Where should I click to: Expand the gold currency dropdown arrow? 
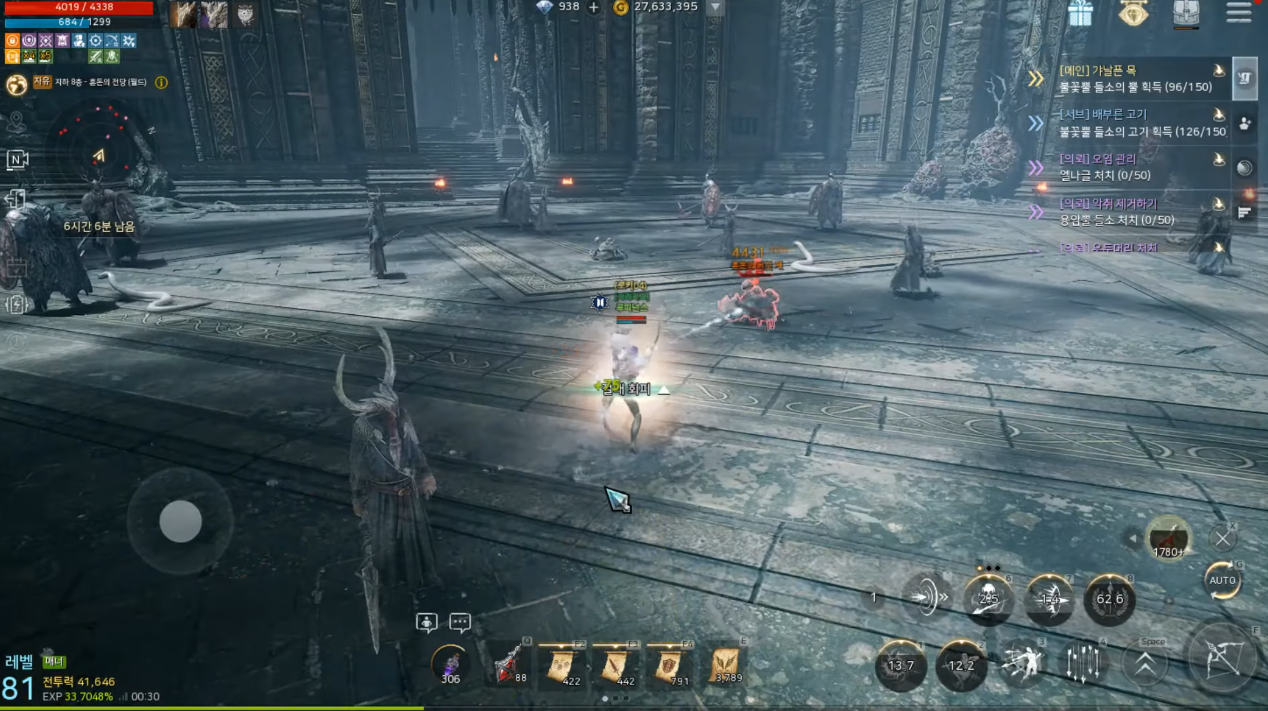point(715,7)
